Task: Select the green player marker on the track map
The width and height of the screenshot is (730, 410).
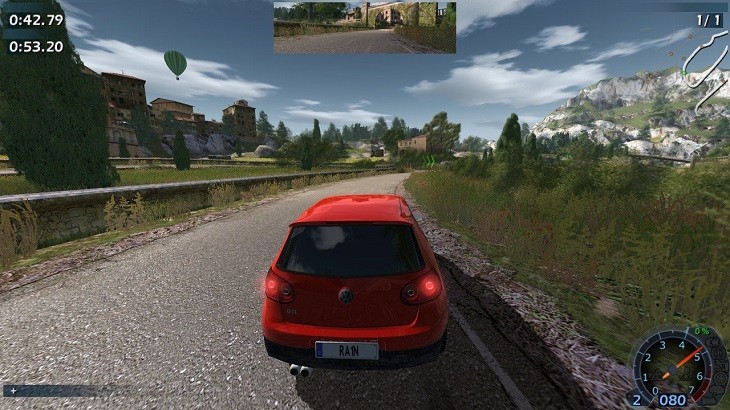Action: pyautogui.click(x=685, y=71)
